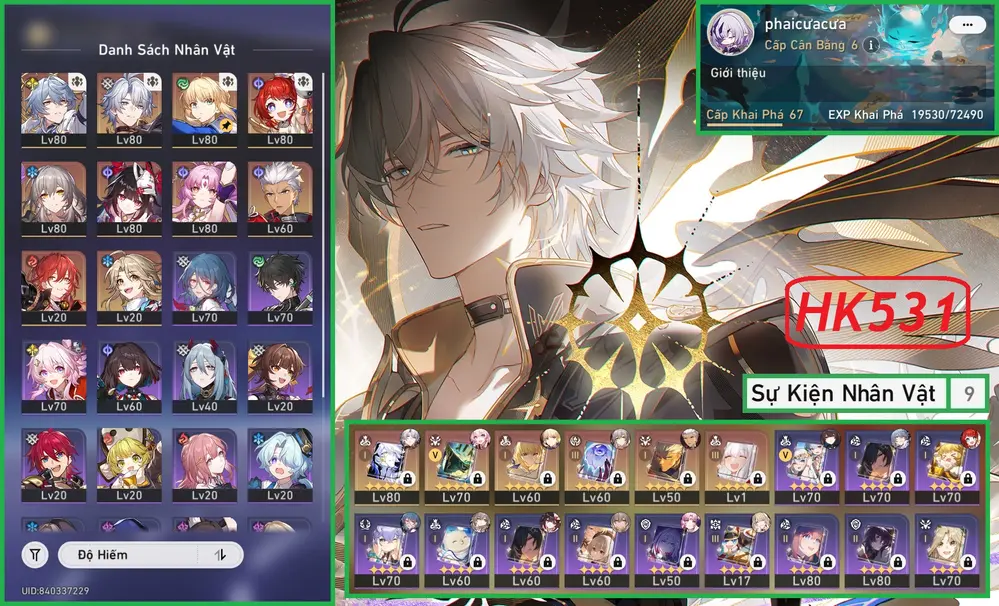
Task: Open the three-dot profile options menu
Action: (x=966, y=25)
